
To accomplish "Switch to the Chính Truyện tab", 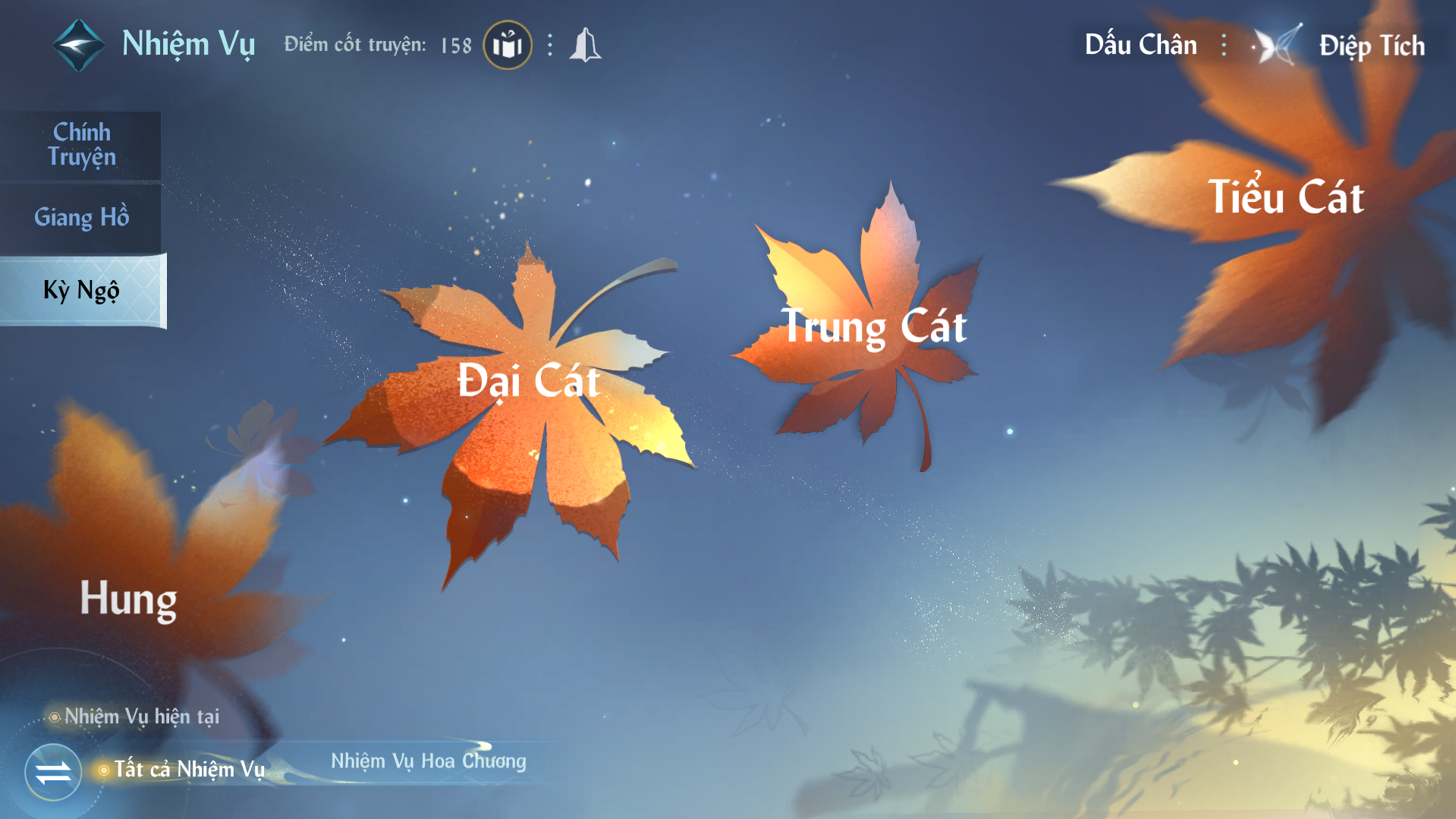I will coord(81,144).
